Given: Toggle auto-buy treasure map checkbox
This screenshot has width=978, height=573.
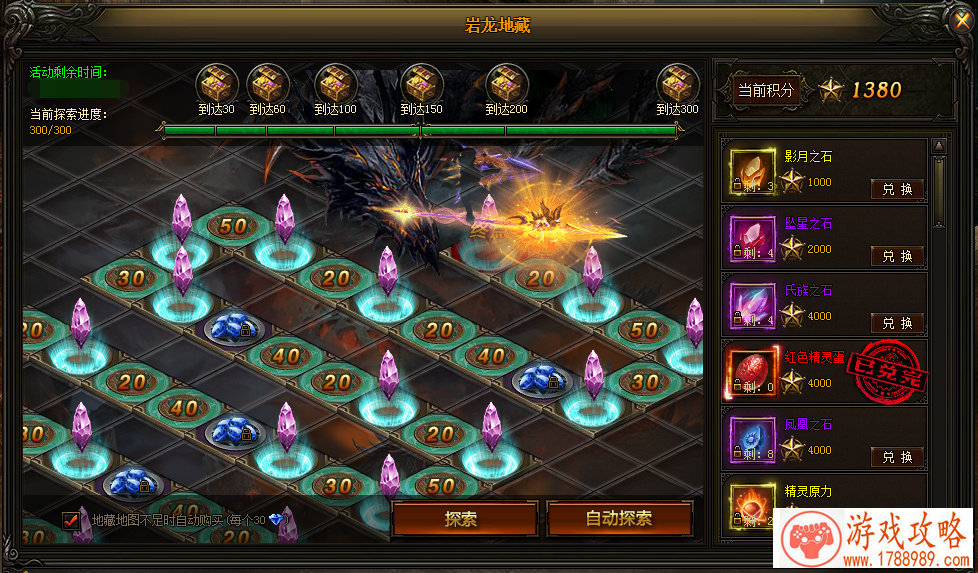Looking at the screenshot, I should coord(71,520).
